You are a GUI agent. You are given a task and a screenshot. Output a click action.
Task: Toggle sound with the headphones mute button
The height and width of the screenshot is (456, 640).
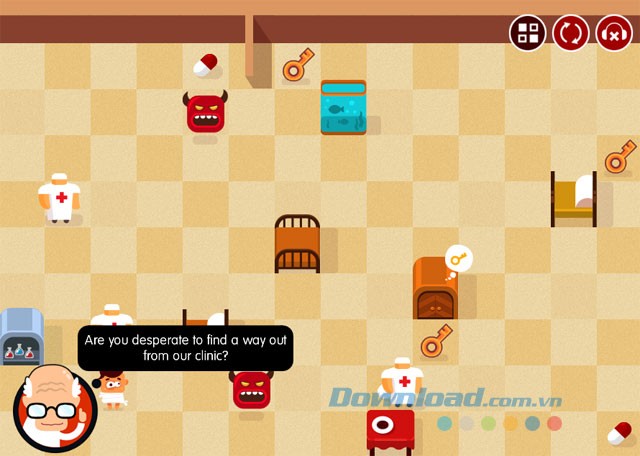[x=614, y=33]
